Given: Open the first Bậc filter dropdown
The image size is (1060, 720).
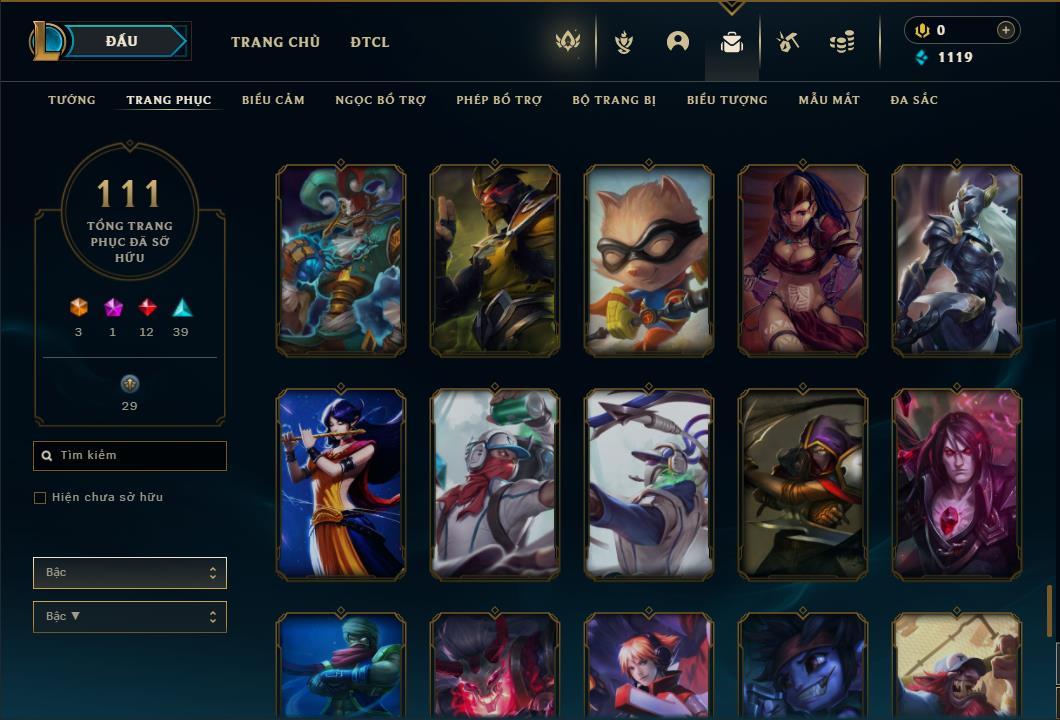Looking at the screenshot, I should [x=130, y=573].
